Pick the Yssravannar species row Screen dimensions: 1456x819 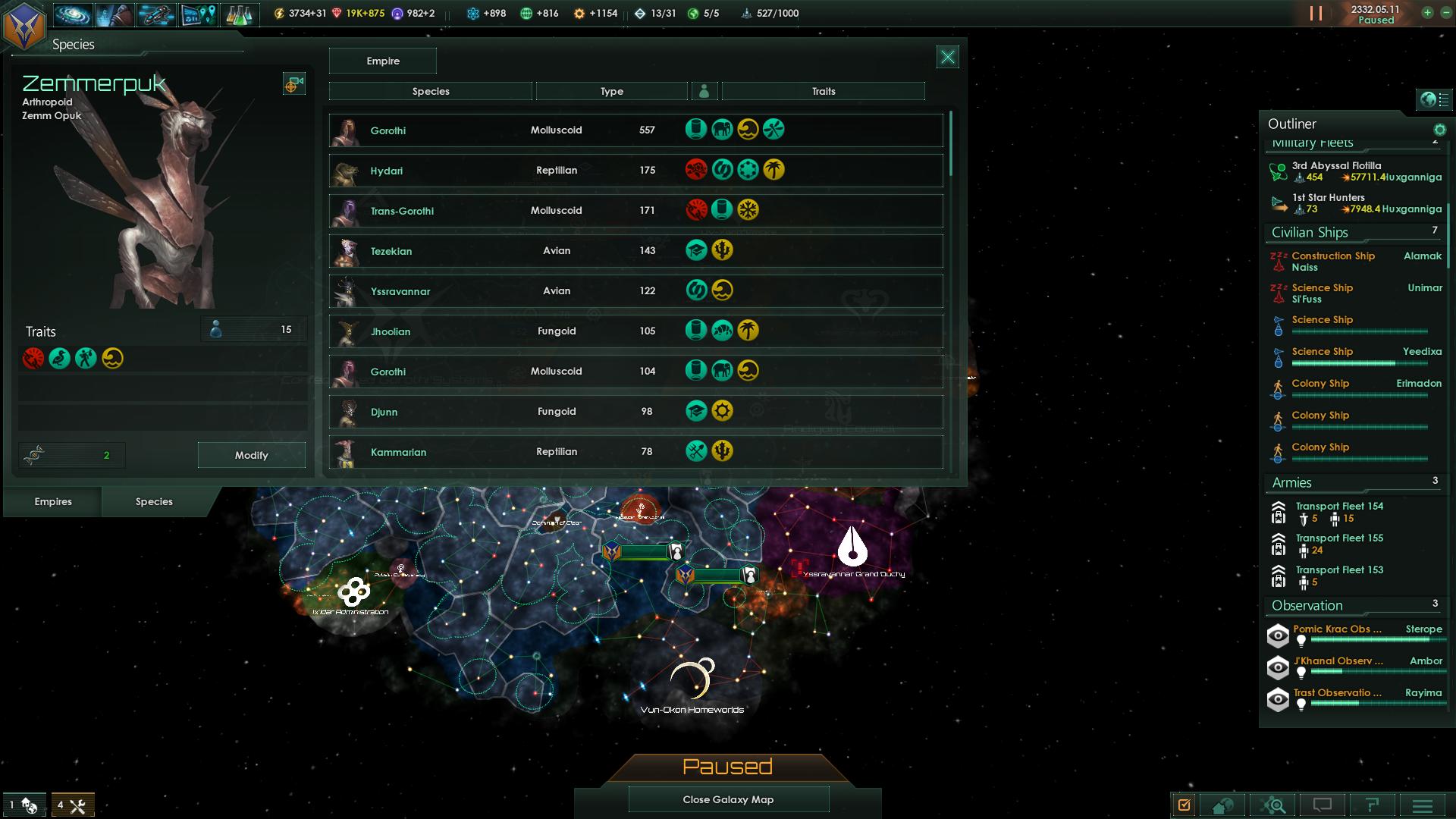pyautogui.click(x=635, y=291)
